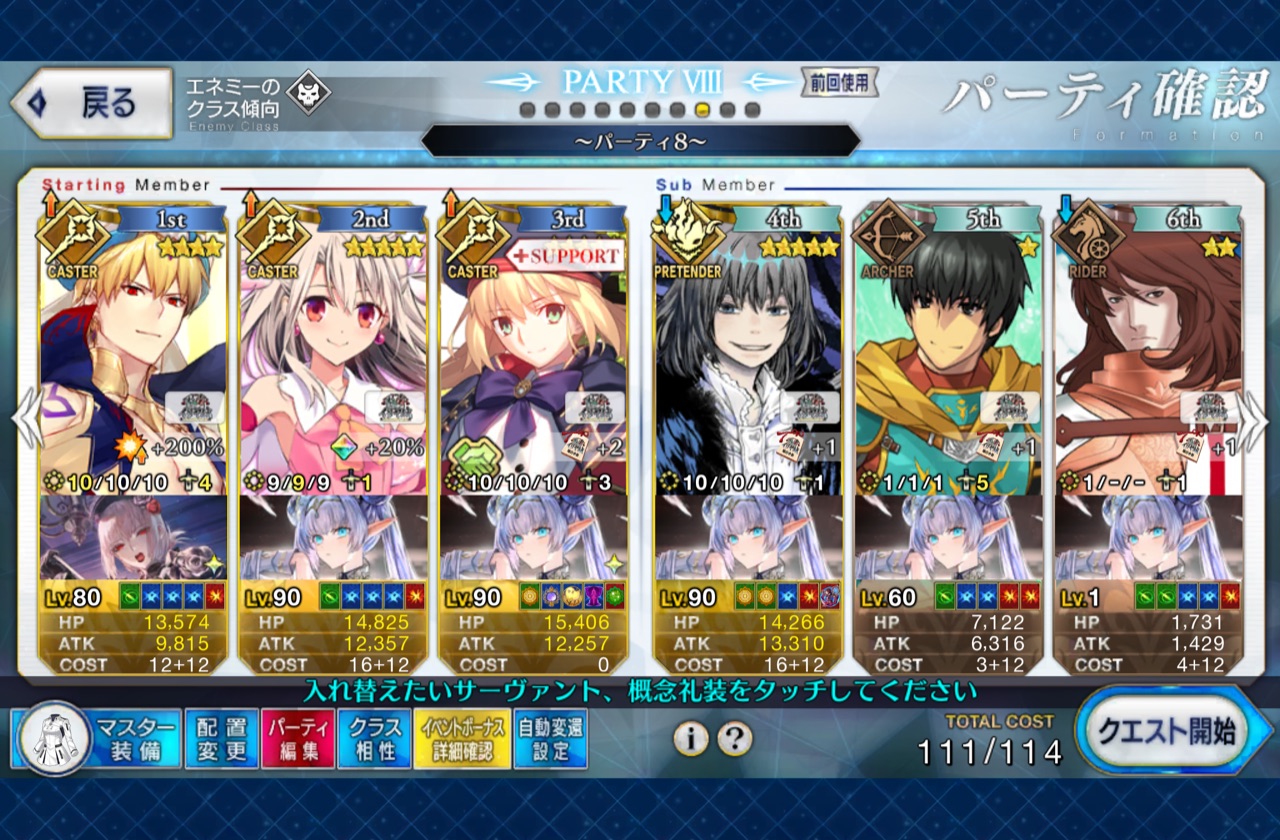Open the question mark help button
Image resolution: width=1280 pixels, height=840 pixels.
[735, 739]
